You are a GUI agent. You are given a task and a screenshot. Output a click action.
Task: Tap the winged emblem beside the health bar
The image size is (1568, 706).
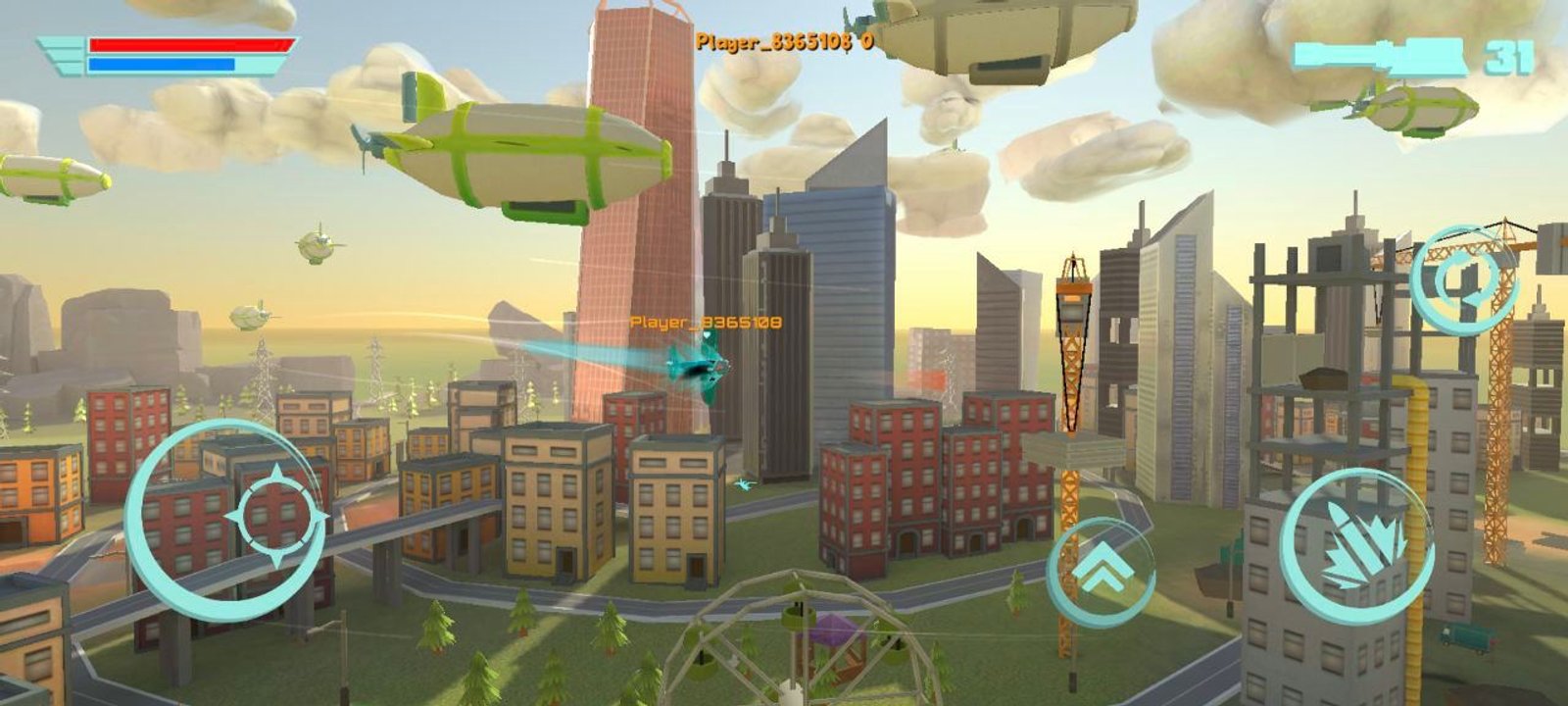pos(61,54)
